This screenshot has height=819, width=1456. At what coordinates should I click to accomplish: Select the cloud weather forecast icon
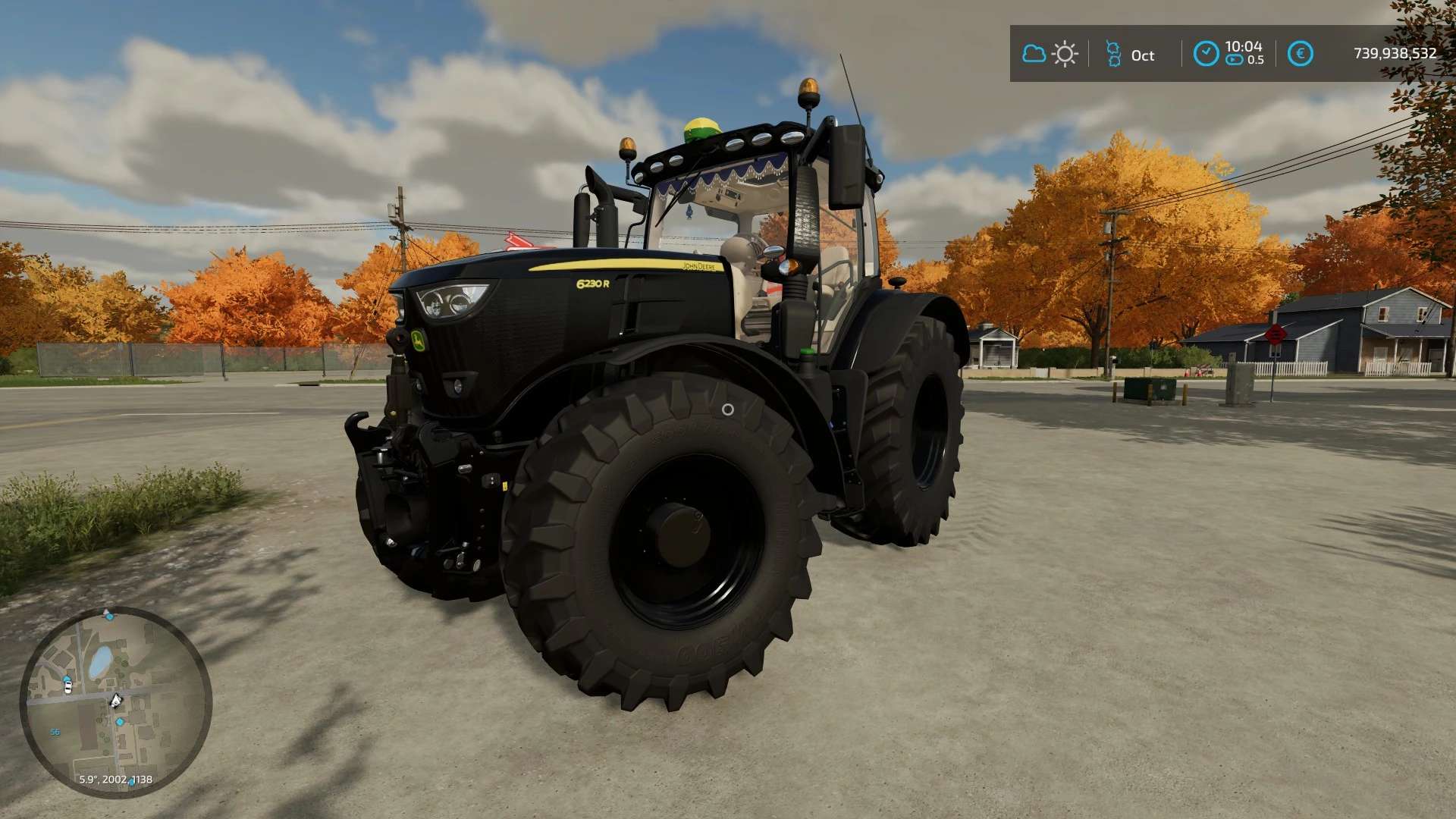(1034, 54)
